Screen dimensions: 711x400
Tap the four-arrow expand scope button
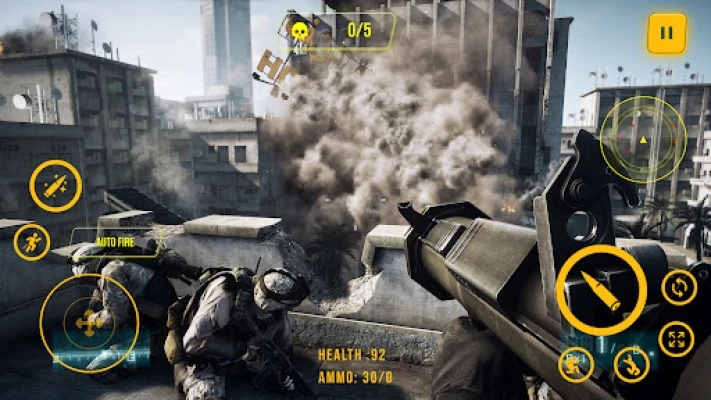[678, 338]
